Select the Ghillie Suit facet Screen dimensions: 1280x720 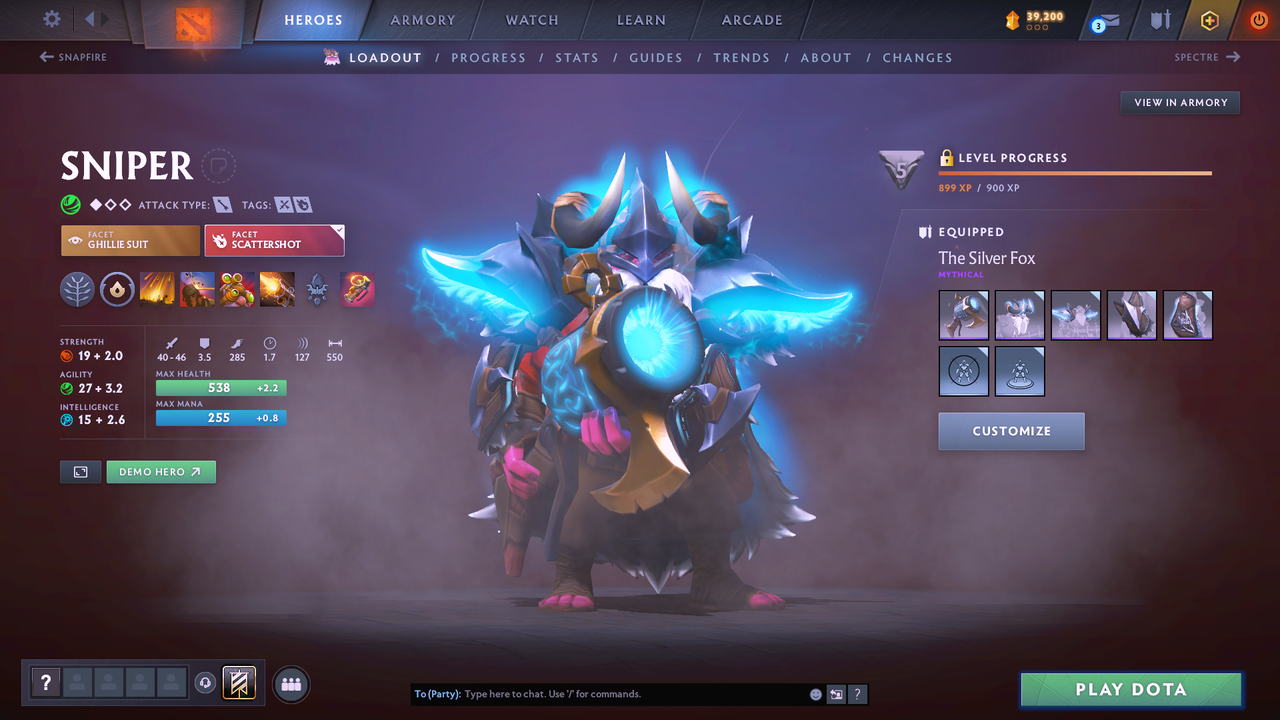(130, 240)
